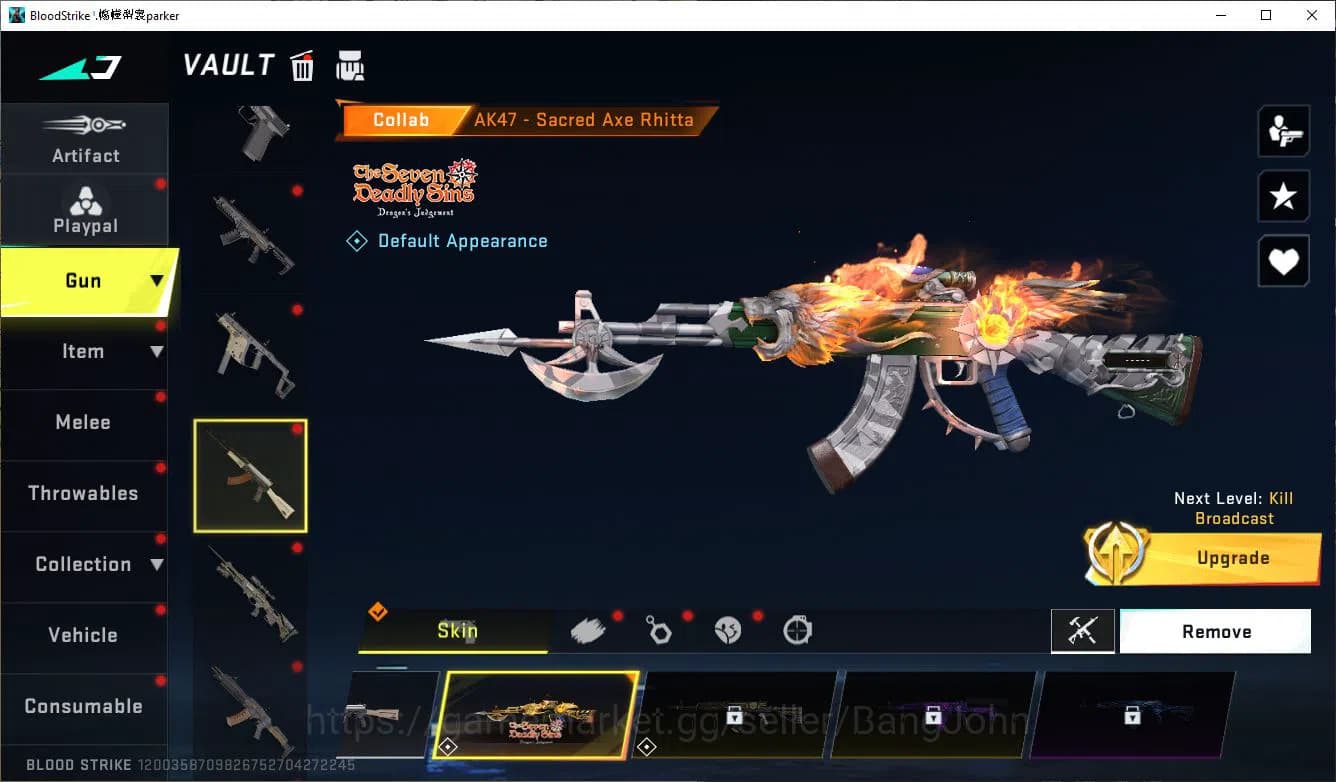
Task: Like the skin using the heart icon
Action: point(1283,261)
